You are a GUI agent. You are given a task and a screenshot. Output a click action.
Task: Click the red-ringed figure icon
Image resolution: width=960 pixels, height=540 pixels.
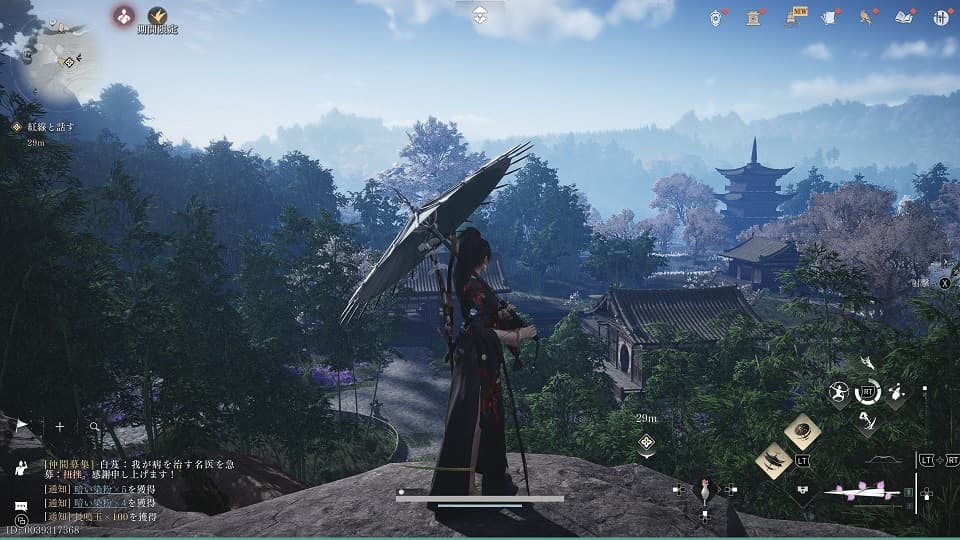(x=123, y=16)
